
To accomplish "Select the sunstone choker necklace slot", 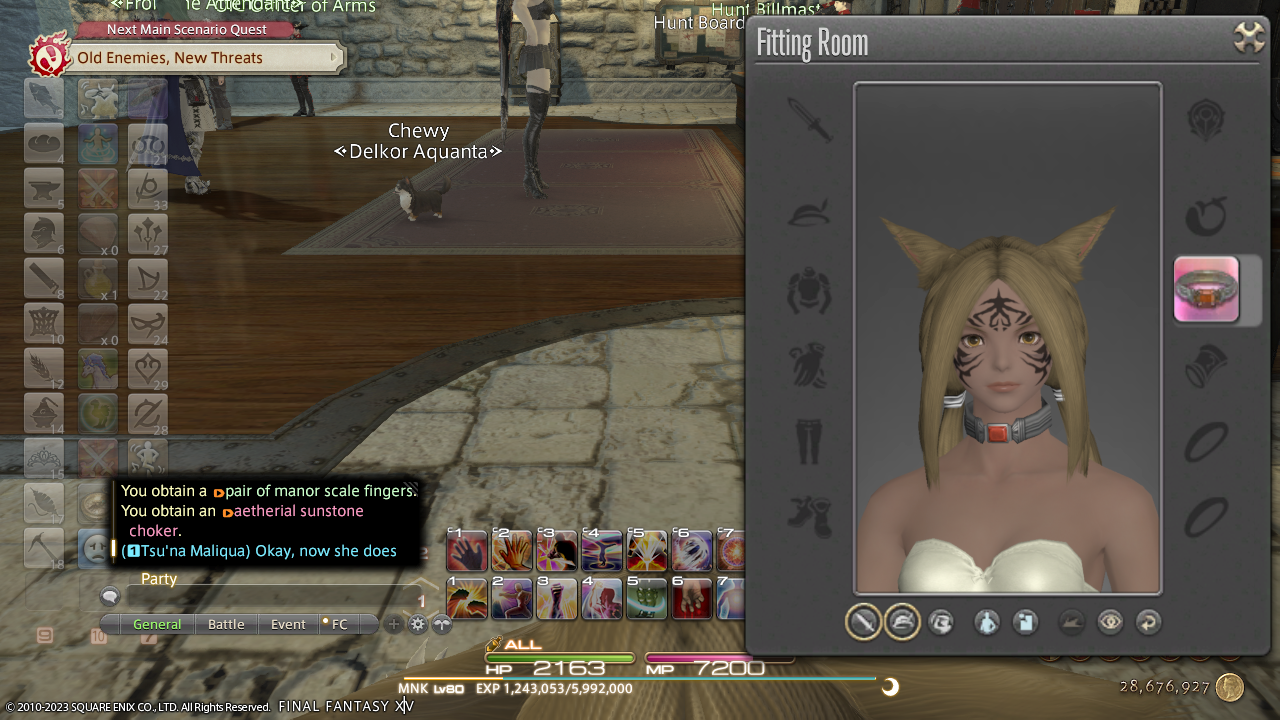I will pyautogui.click(x=1206, y=290).
